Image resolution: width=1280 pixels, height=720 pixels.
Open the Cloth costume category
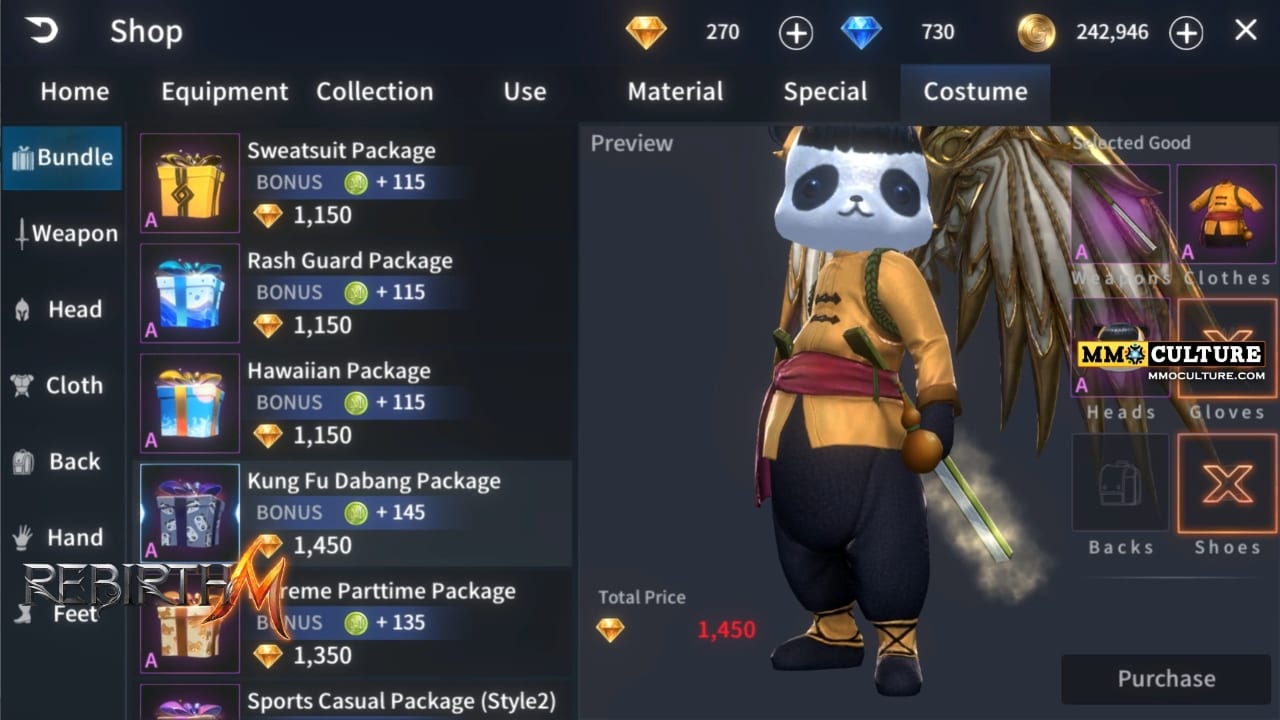pos(62,386)
